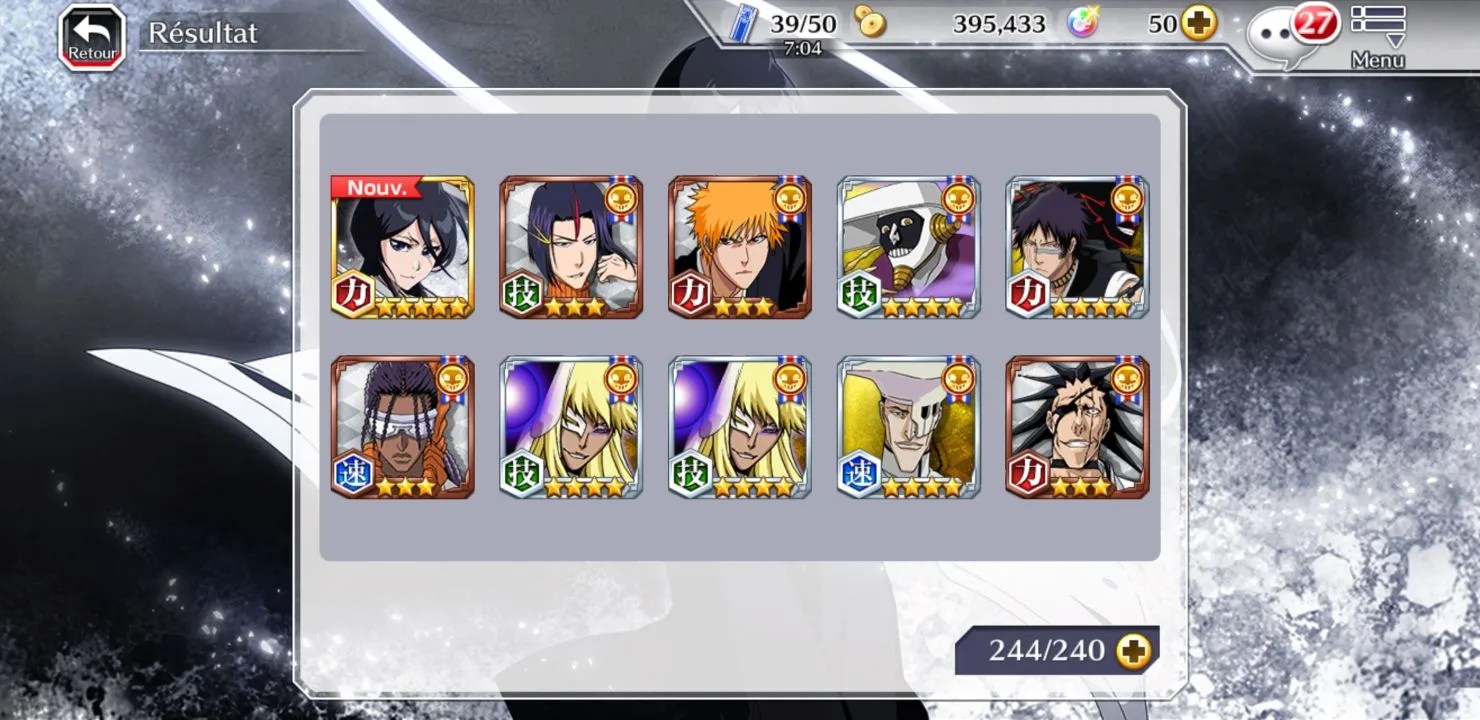1480x720 pixels.
Task: Select the new Rukia character card
Action: tap(402, 247)
